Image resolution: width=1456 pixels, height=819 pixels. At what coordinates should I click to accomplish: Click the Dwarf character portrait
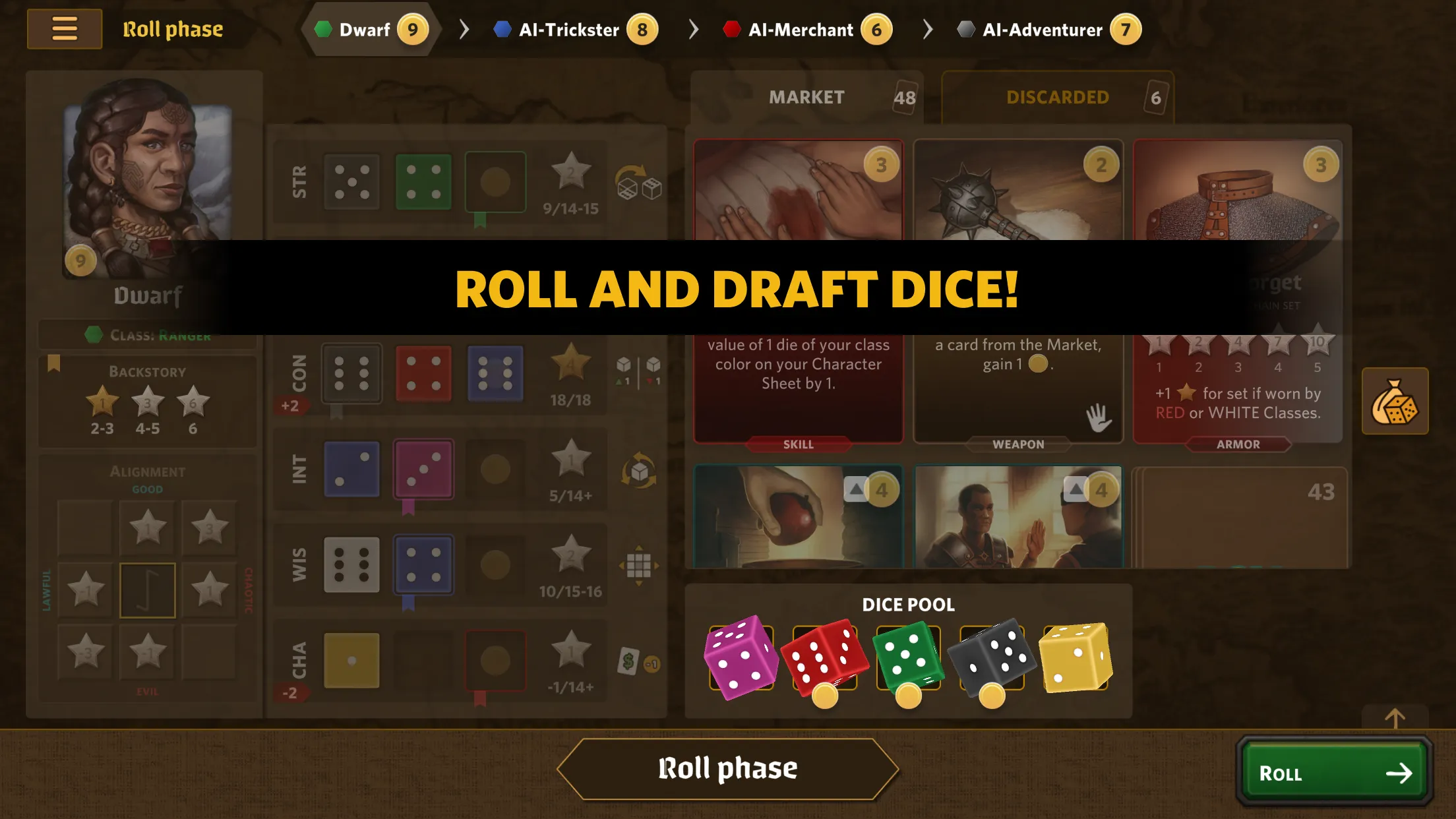pos(148,178)
